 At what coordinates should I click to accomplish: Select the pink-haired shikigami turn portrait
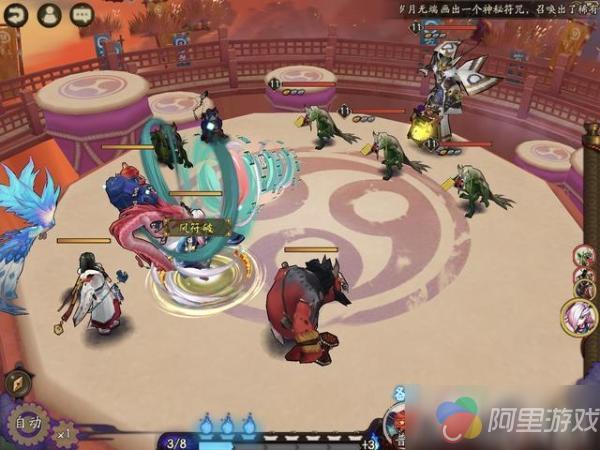click(x=580, y=317)
